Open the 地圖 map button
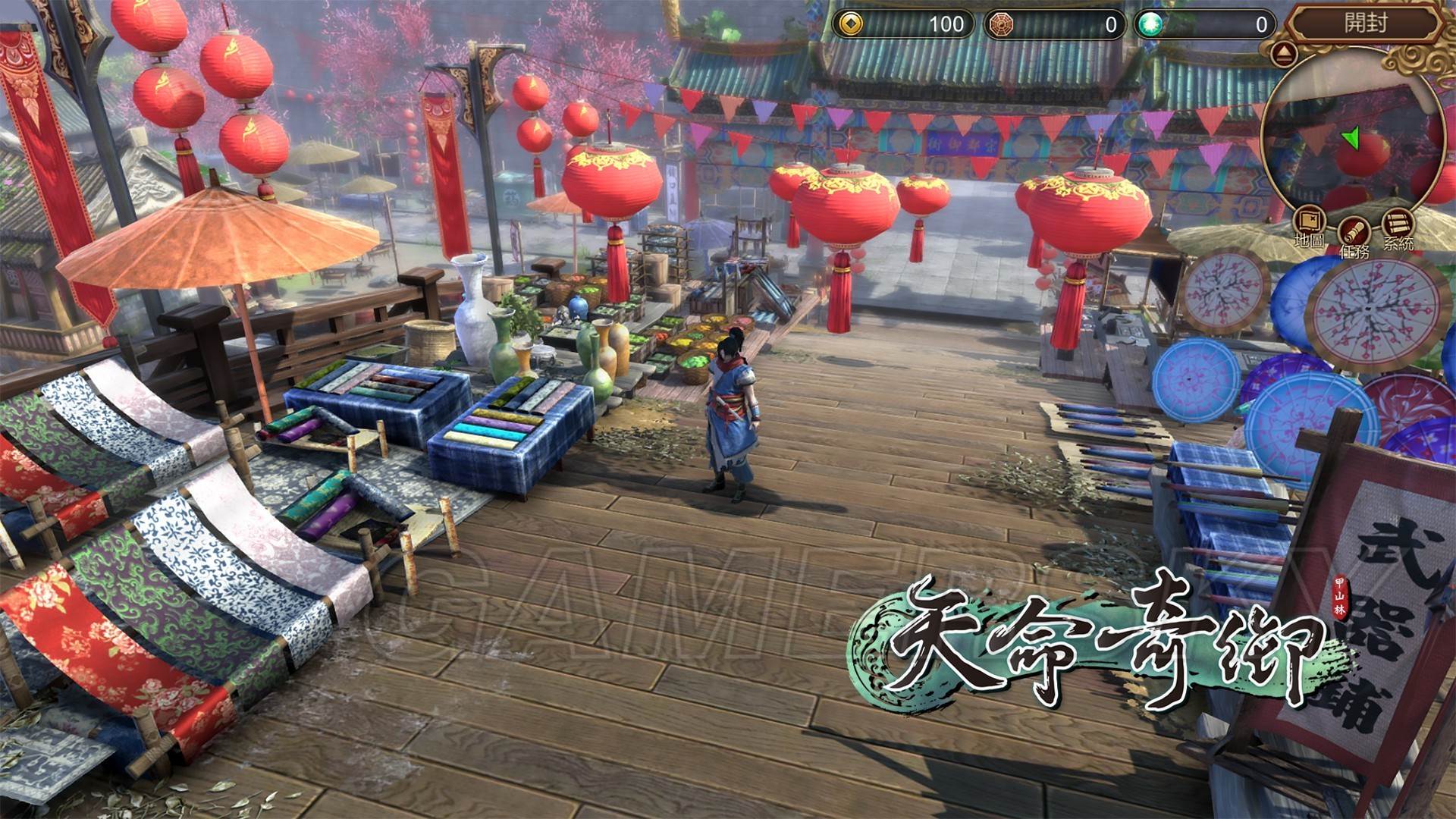The width and height of the screenshot is (1456, 819). [x=1310, y=222]
